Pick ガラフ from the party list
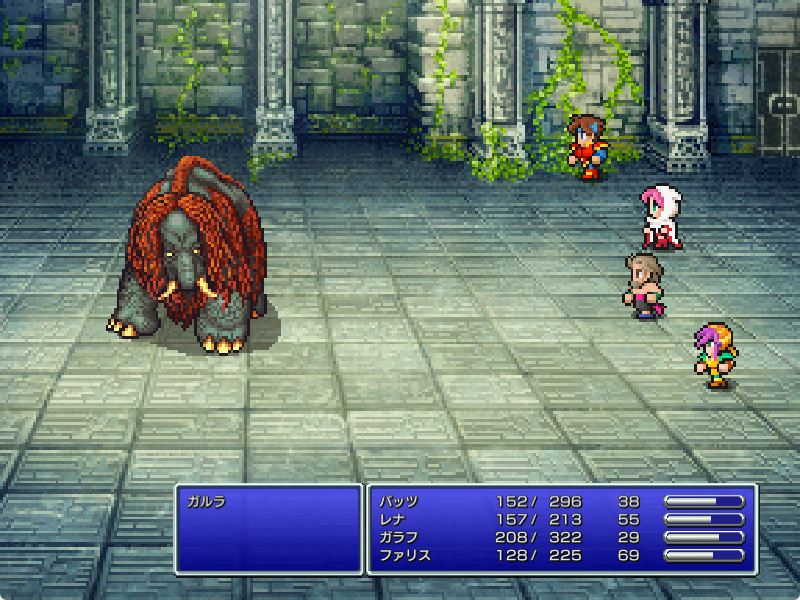800x600 pixels. (x=398, y=537)
